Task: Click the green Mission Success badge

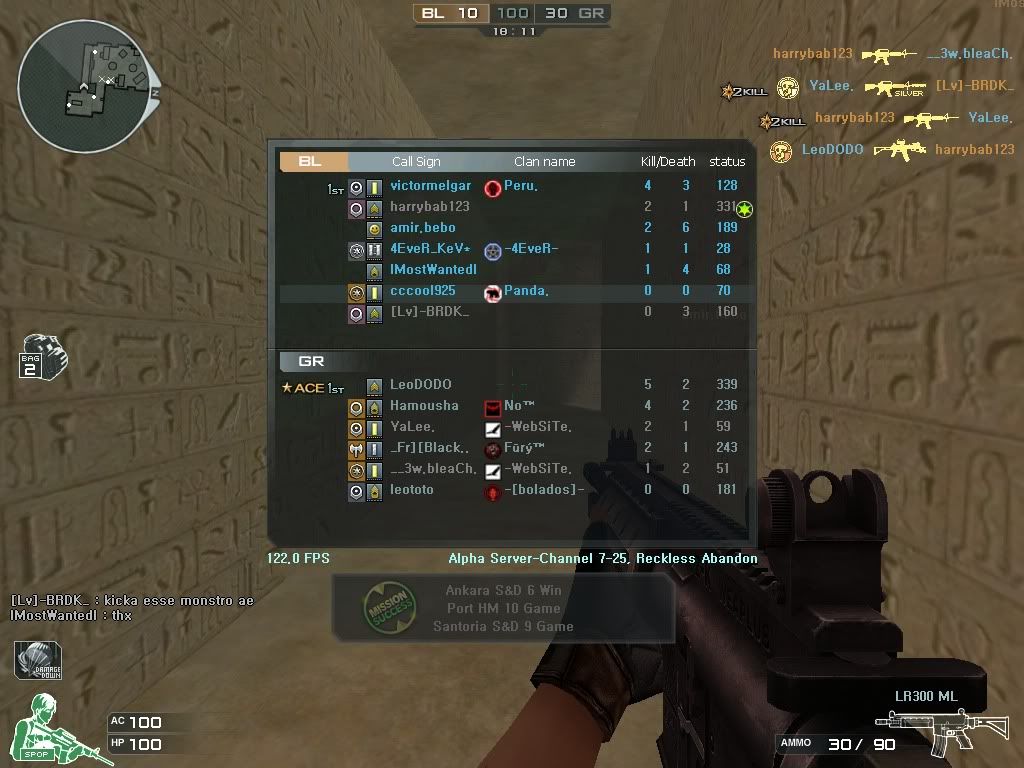Action: [x=385, y=607]
